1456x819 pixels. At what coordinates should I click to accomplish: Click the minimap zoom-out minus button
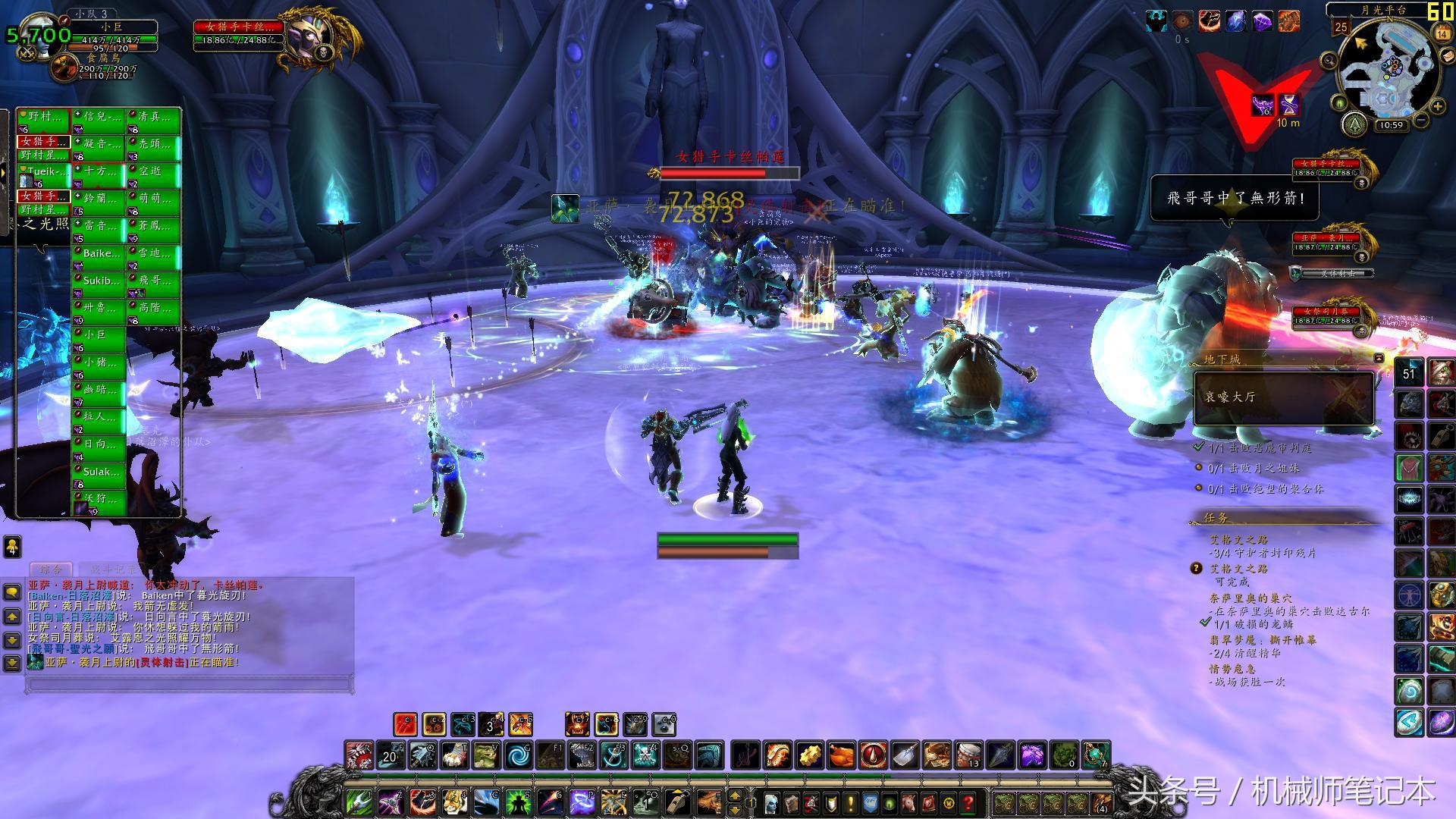(1420, 121)
